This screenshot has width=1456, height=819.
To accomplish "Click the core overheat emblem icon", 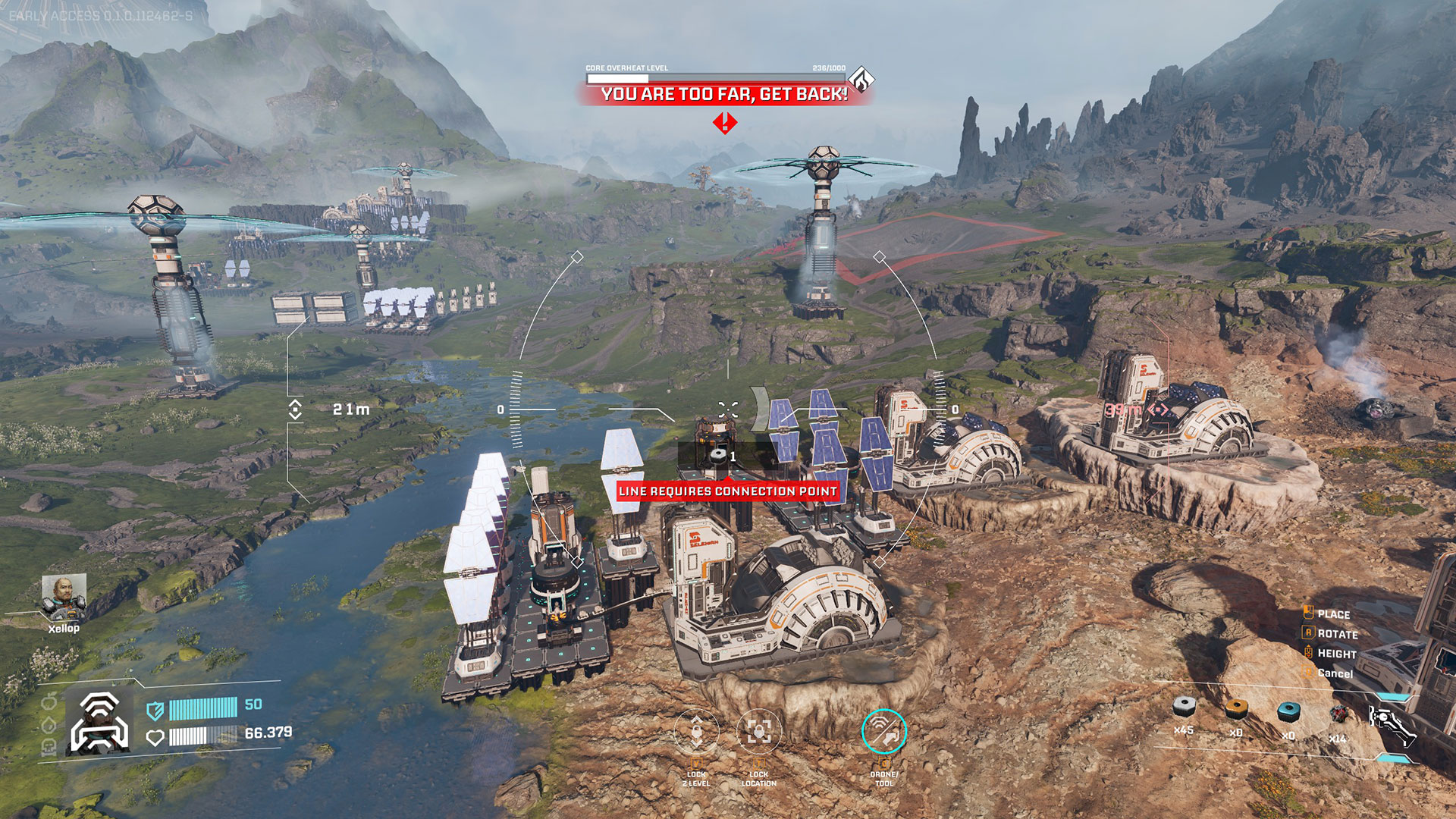I will [861, 79].
